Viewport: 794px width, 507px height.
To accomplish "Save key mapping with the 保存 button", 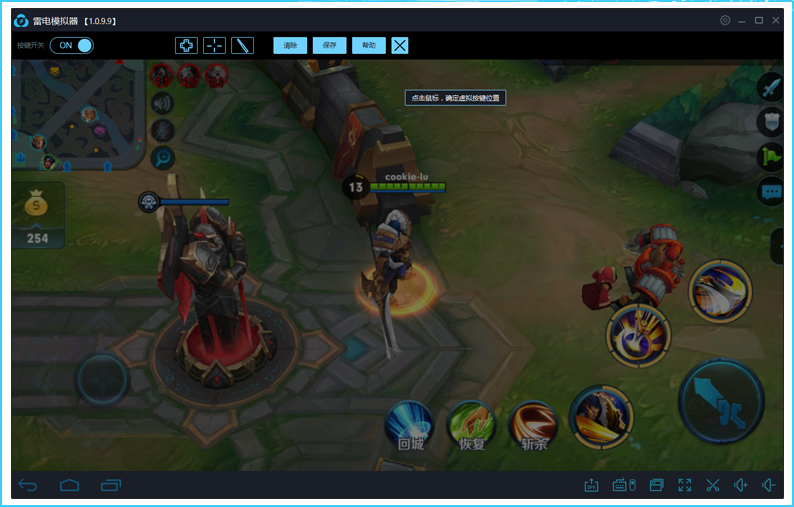I will tap(330, 45).
